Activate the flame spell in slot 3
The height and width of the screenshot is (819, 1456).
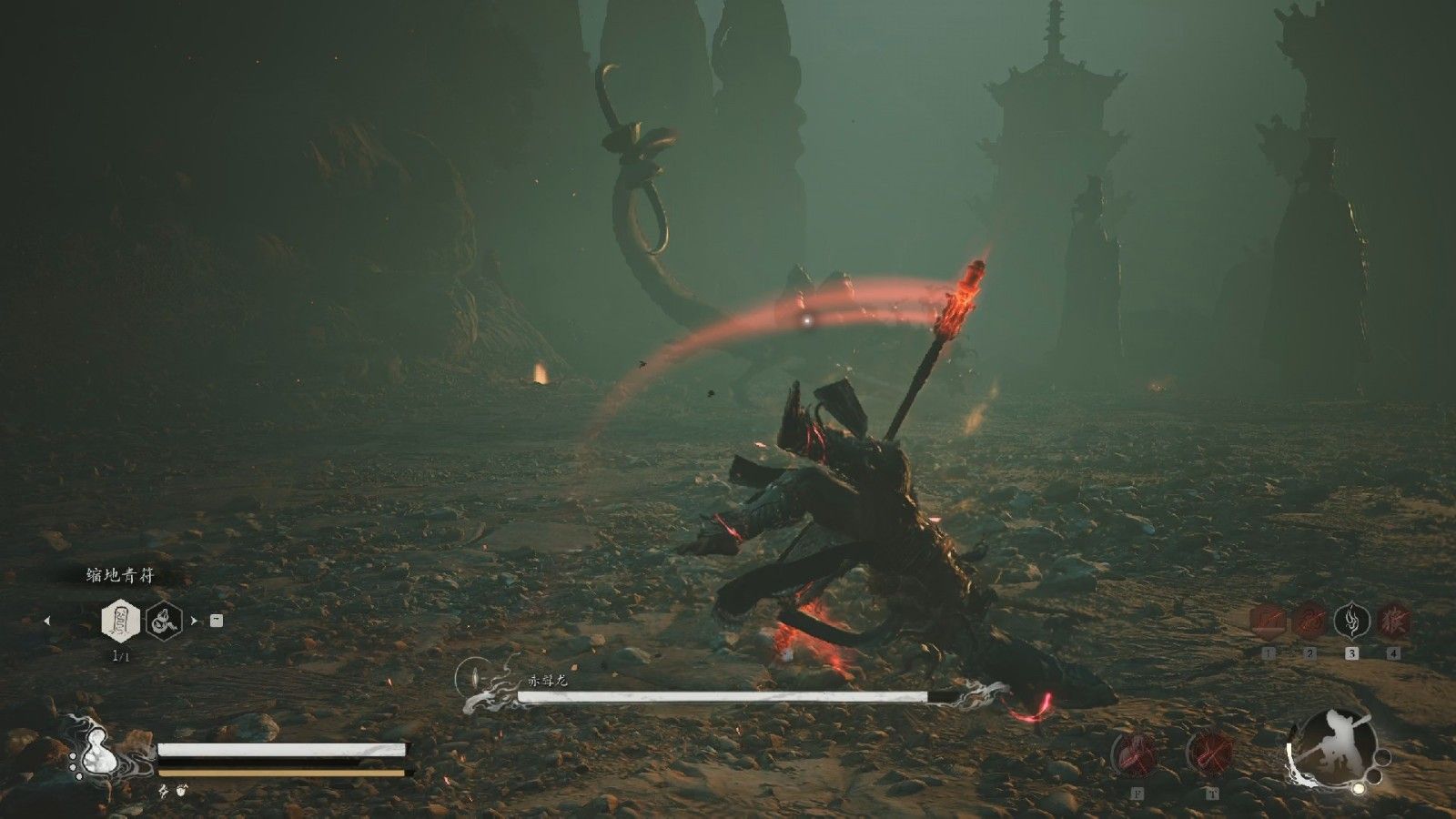tap(1352, 621)
